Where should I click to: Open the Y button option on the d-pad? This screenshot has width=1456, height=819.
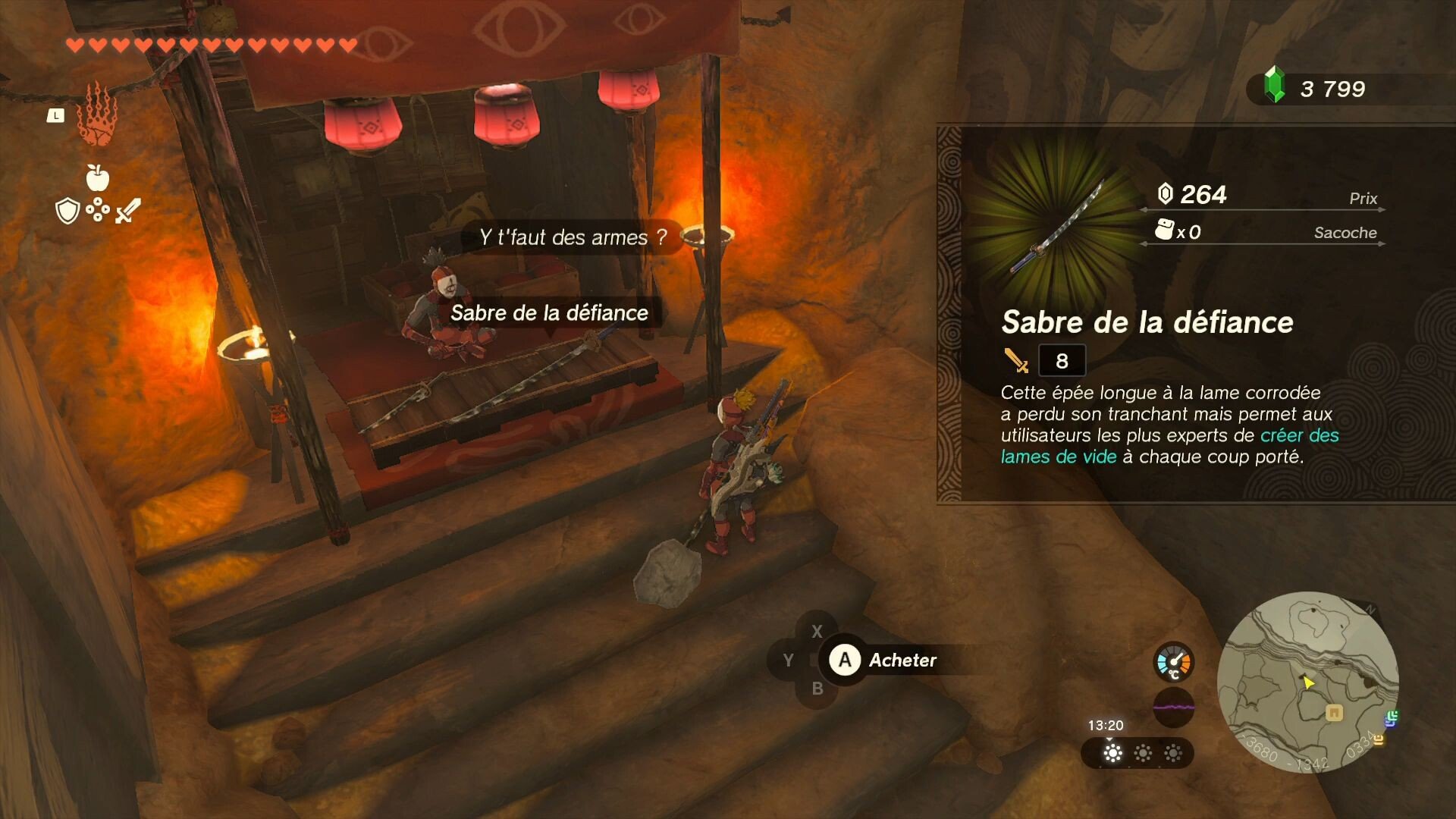(x=787, y=660)
